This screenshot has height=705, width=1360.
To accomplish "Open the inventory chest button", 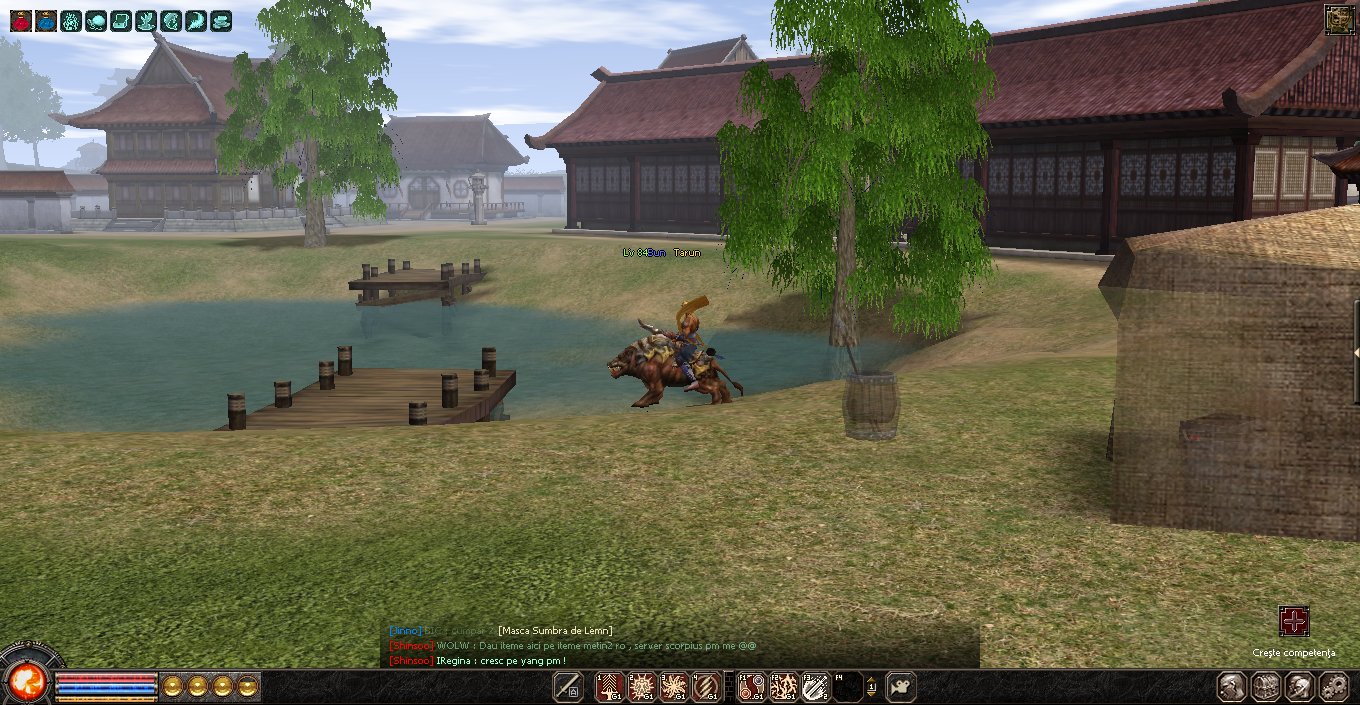I will click(x=1266, y=687).
